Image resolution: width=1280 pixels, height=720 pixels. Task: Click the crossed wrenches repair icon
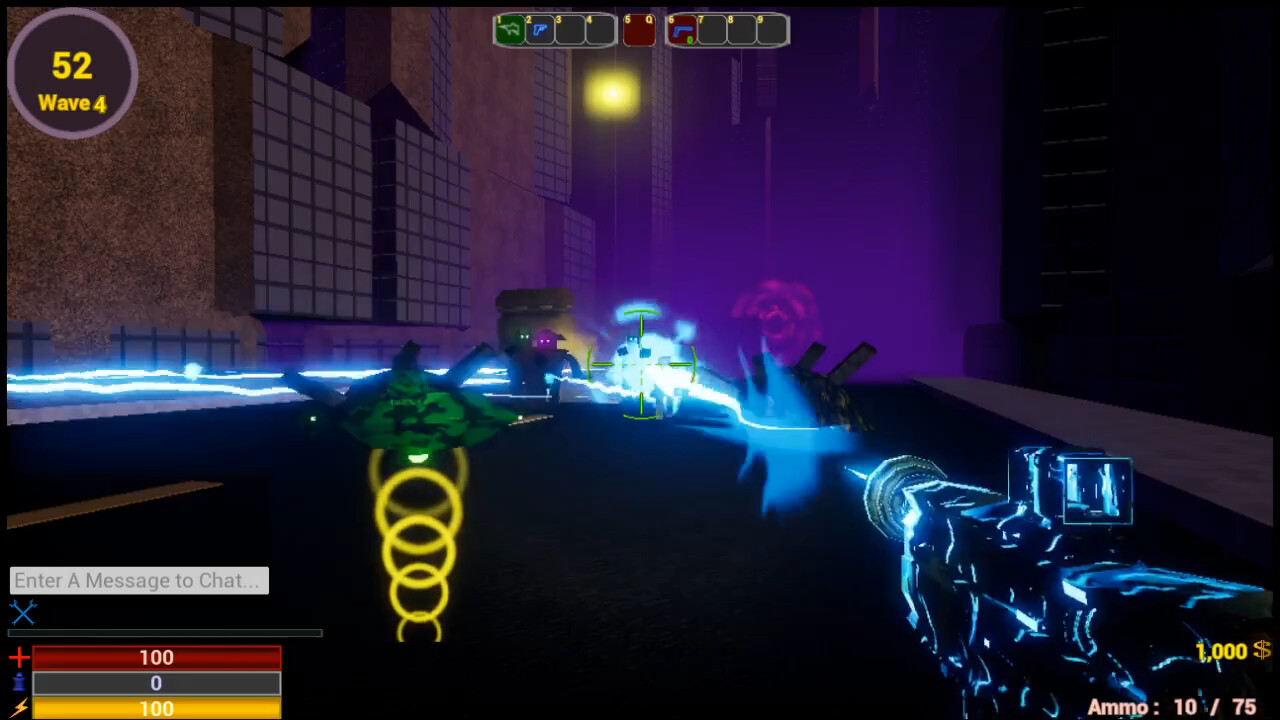click(23, 614)
